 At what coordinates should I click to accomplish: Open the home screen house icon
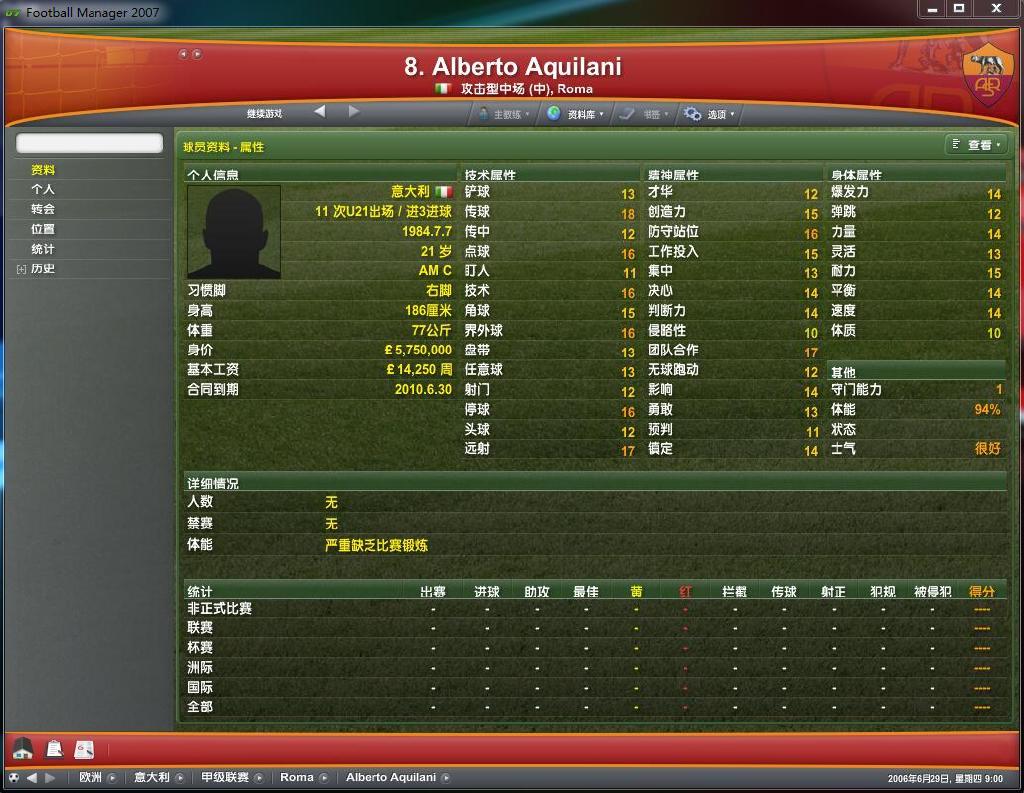(23, 748)
